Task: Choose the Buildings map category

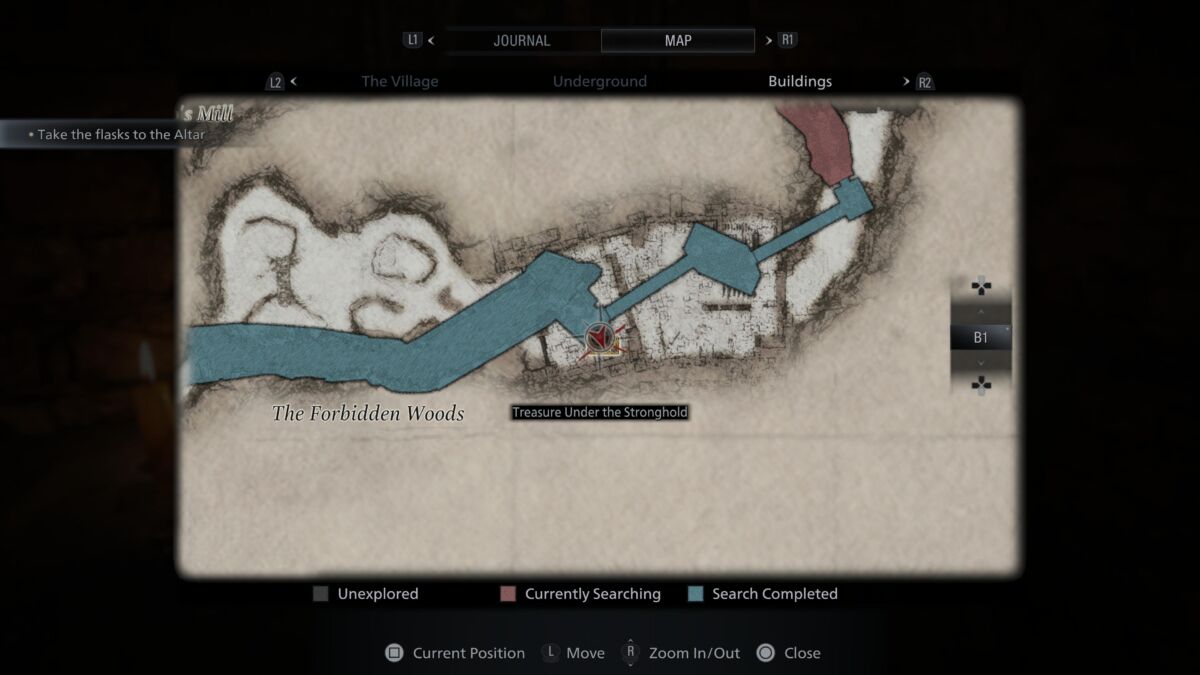Action: (799, 82)
